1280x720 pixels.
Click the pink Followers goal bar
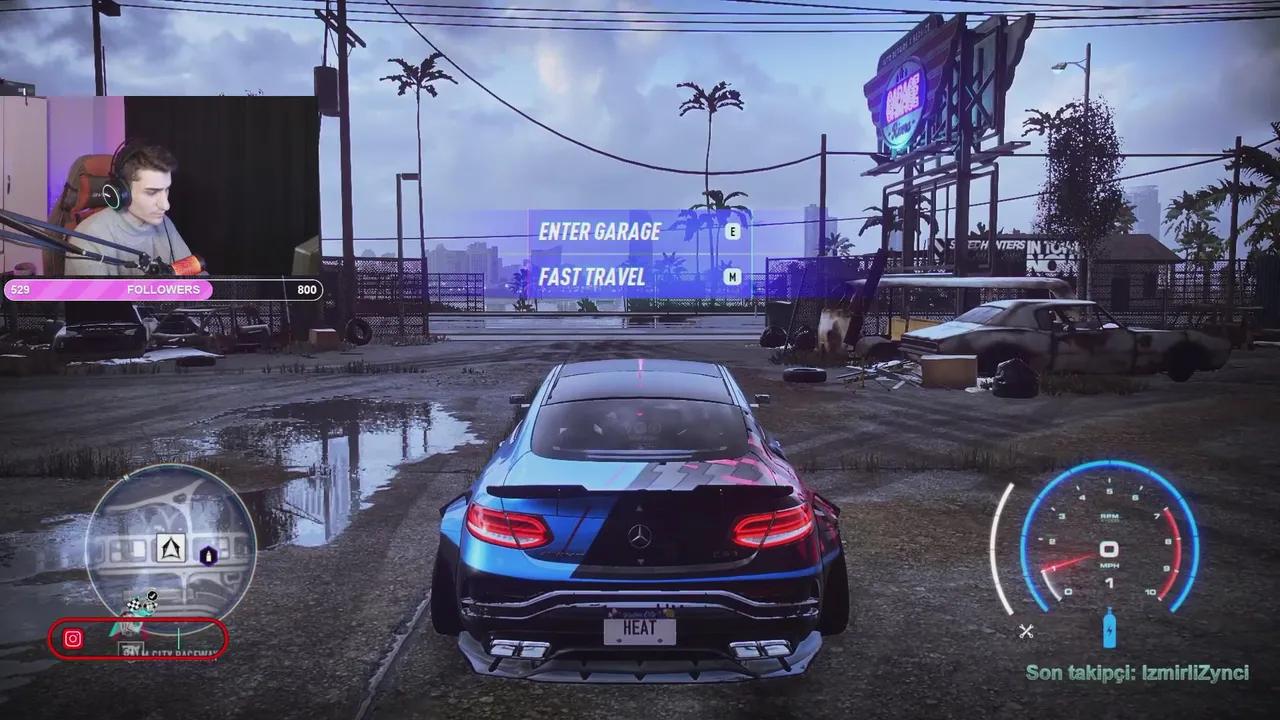click(x=163, y=290)
